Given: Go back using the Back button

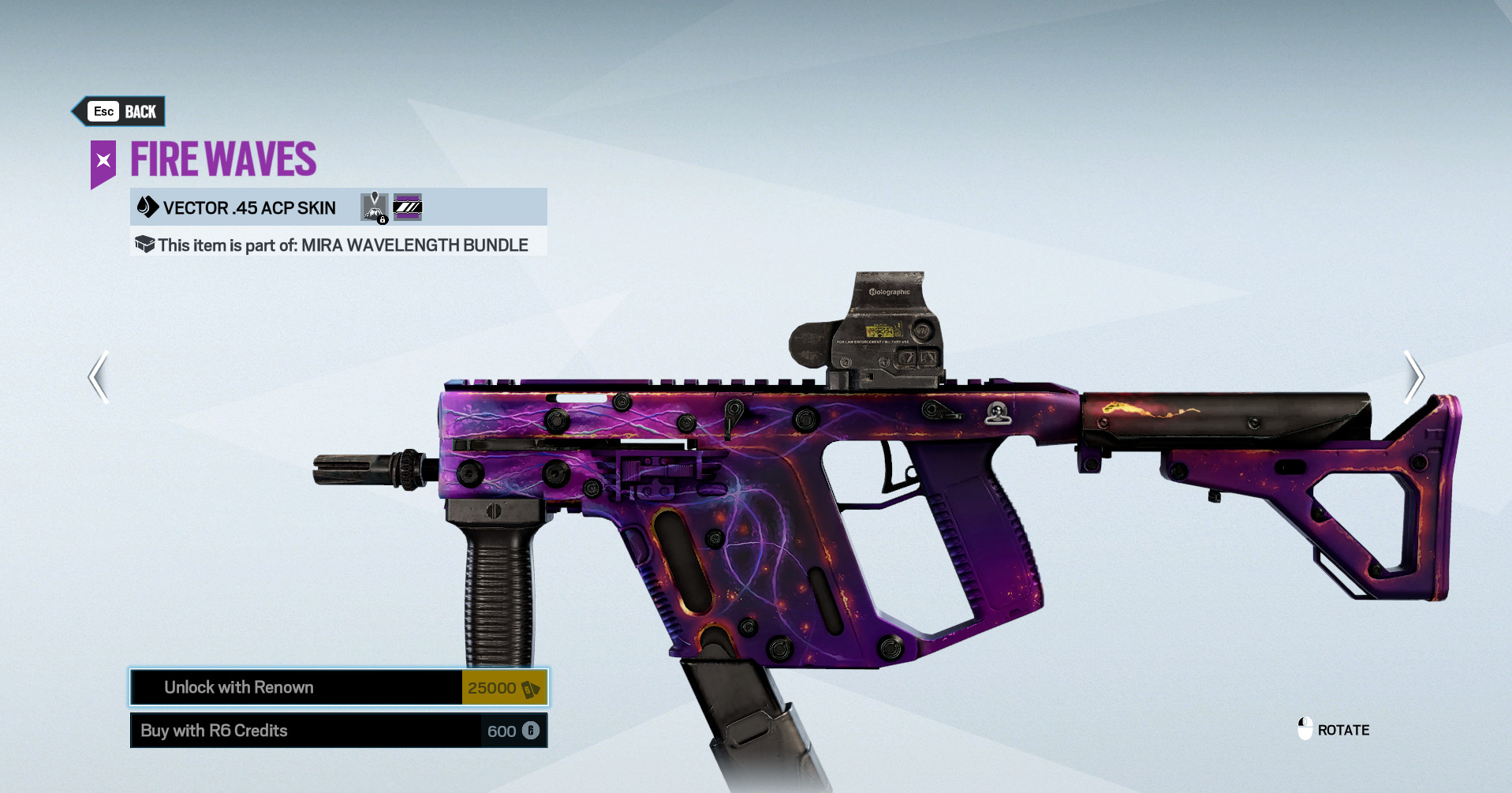Looking at the screenshot, I should click(x=121, y=111).
